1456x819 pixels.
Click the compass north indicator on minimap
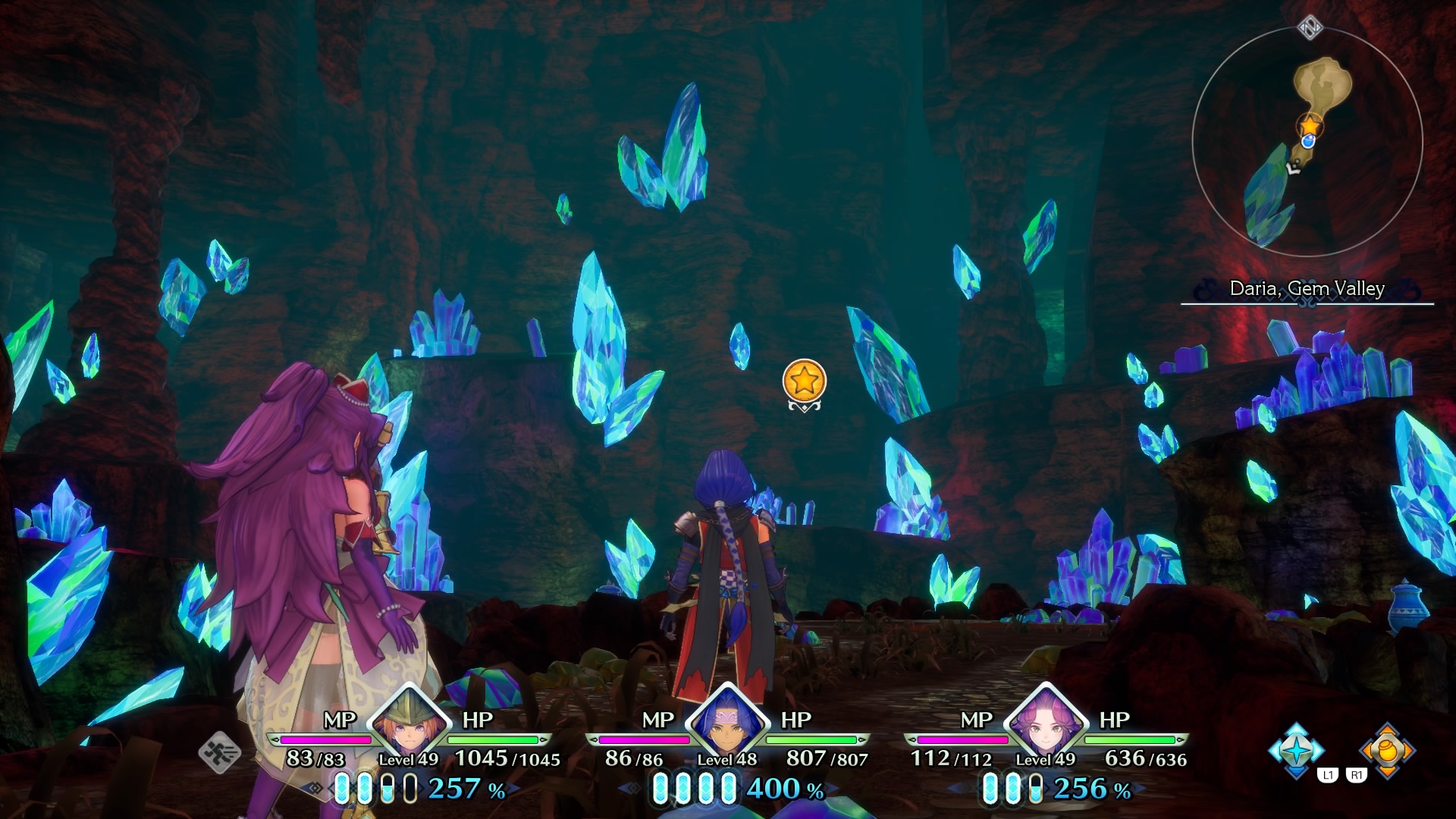(1310, 28)
